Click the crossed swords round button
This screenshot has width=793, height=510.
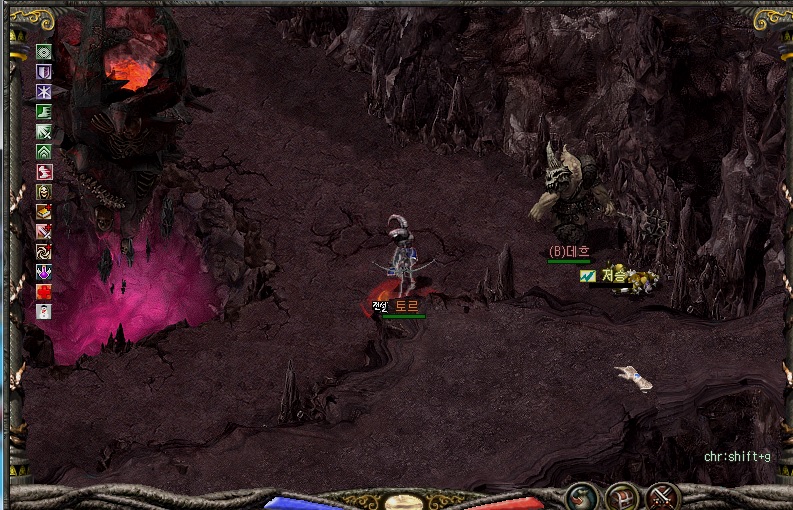662,496
